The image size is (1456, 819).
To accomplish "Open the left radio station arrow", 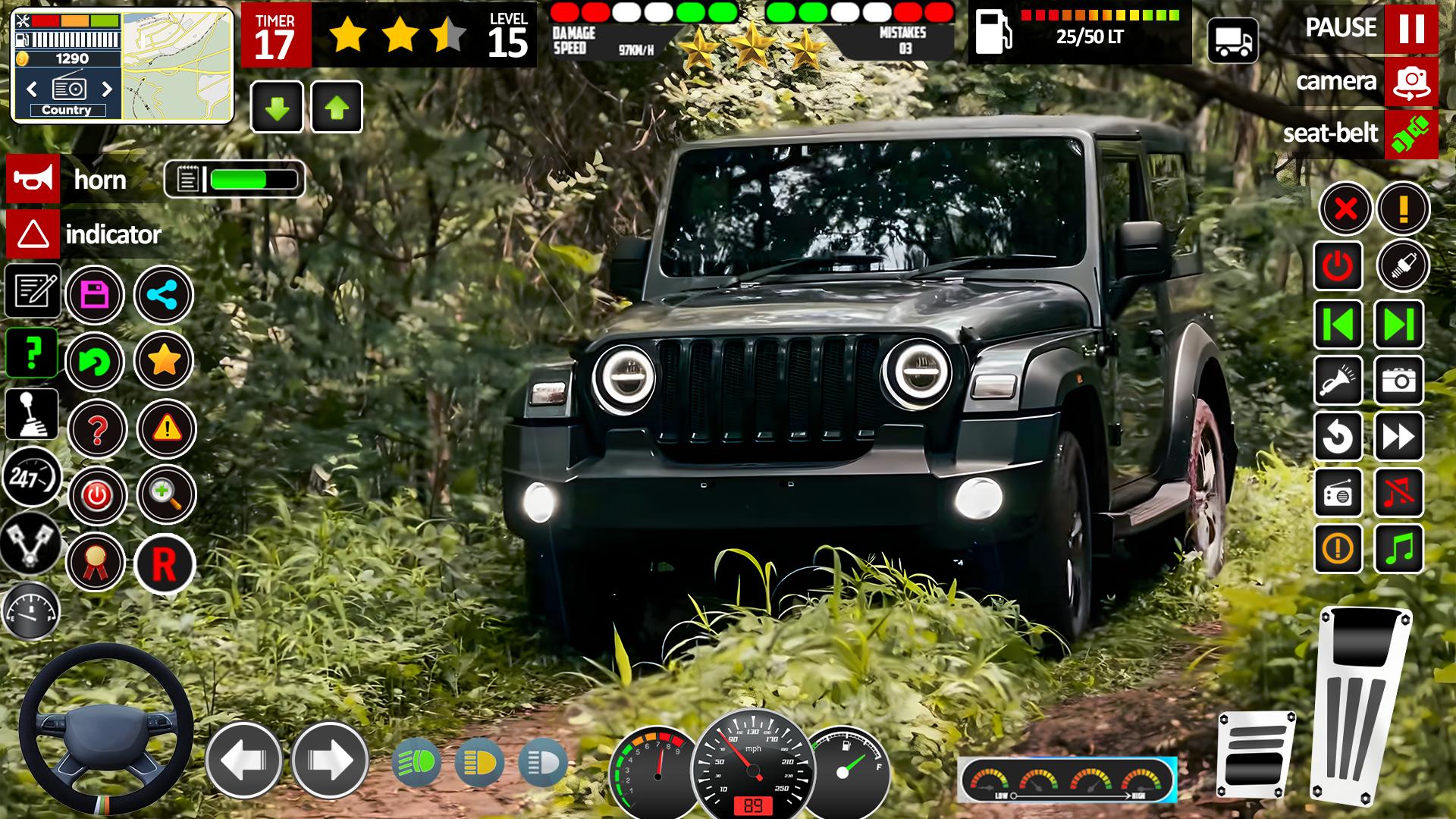I will [31, 89].
